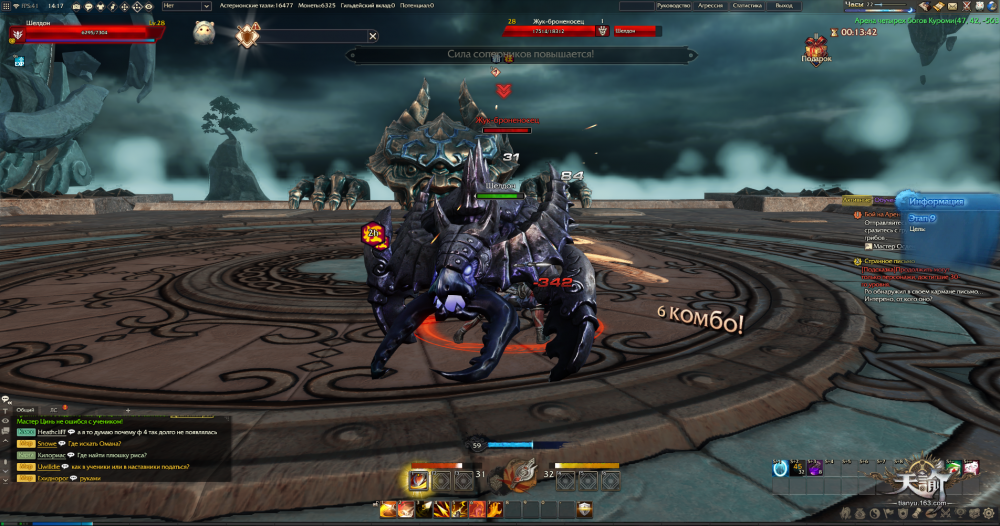Open the Руководство guide menu
The image size is (1000, 526).
coord(675,6)
